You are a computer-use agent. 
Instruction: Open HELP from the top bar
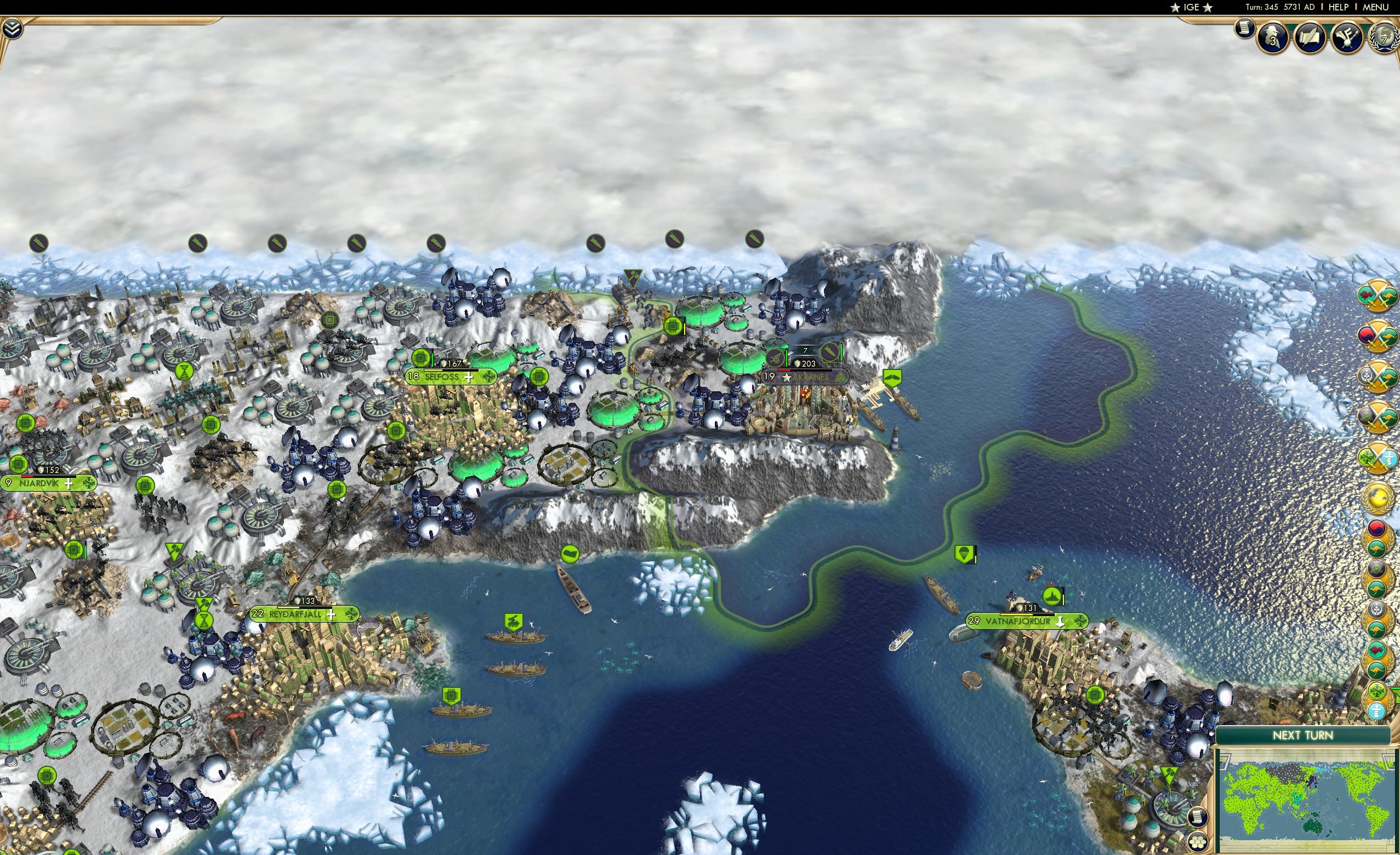tap(1338, 7)
